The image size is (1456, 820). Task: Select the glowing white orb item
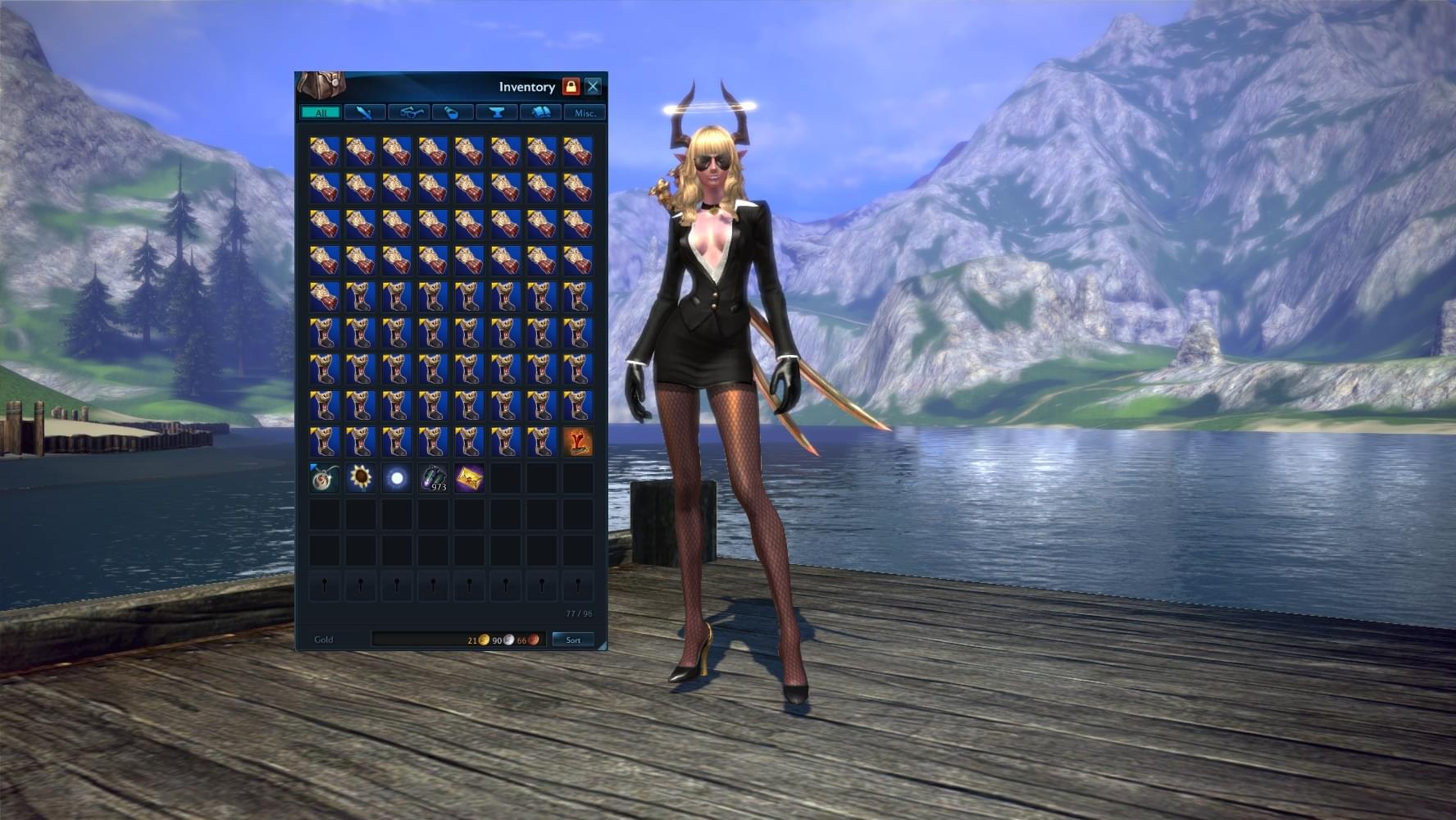[397, 478]
